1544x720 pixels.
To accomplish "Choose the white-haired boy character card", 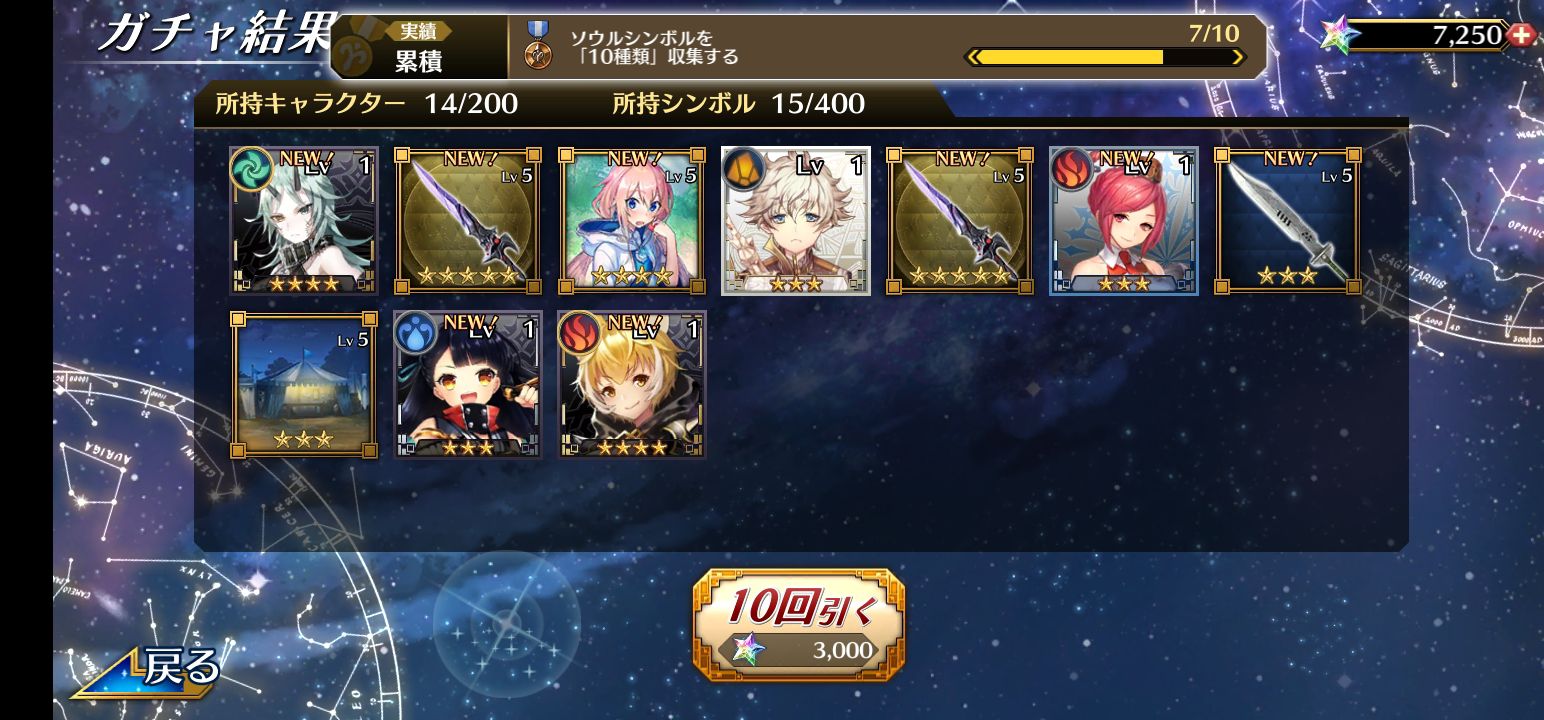I will click(796, 221).
